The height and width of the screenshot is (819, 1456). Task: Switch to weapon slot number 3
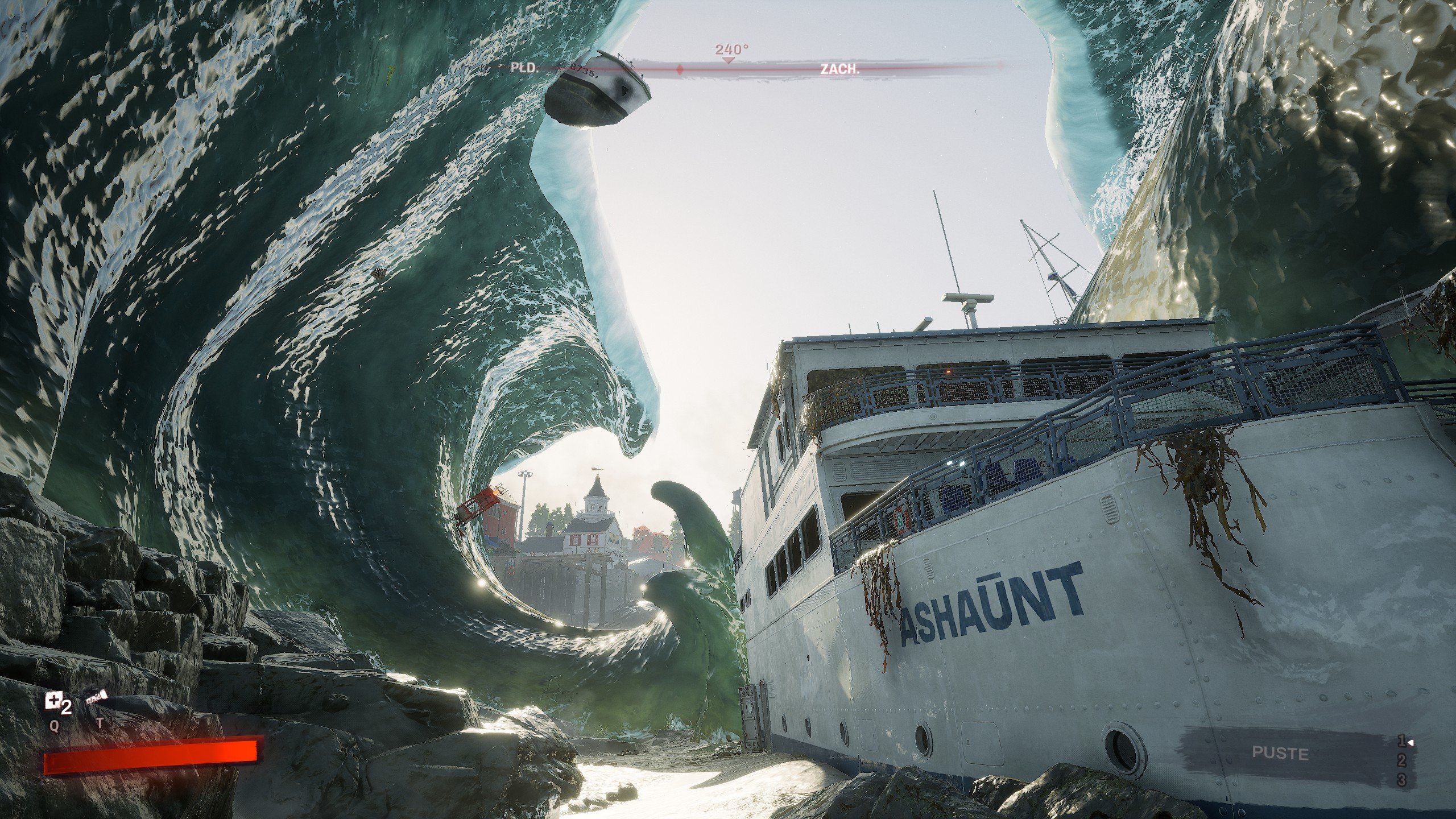1402,780
